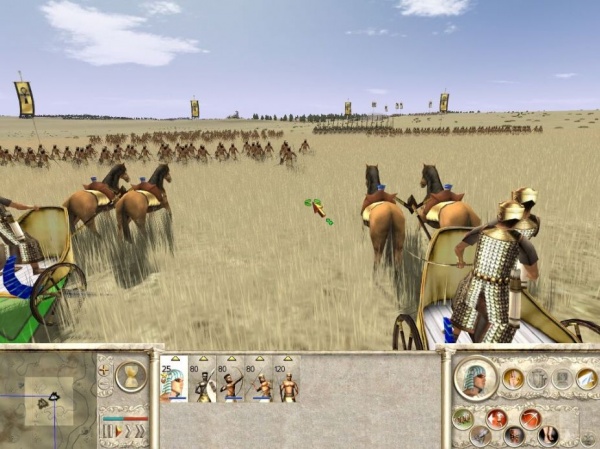Click the large general portrait medallion
The image size is (600, 449).
pos(475,377)
